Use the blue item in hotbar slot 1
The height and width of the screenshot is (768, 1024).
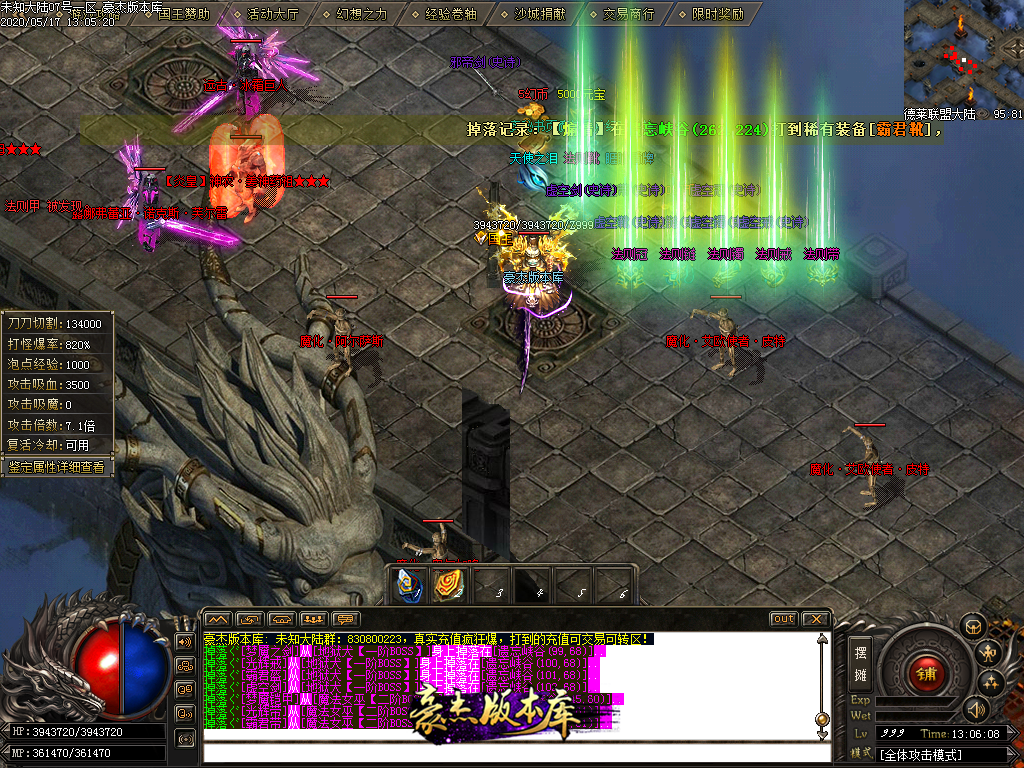(x=409, y=584)
